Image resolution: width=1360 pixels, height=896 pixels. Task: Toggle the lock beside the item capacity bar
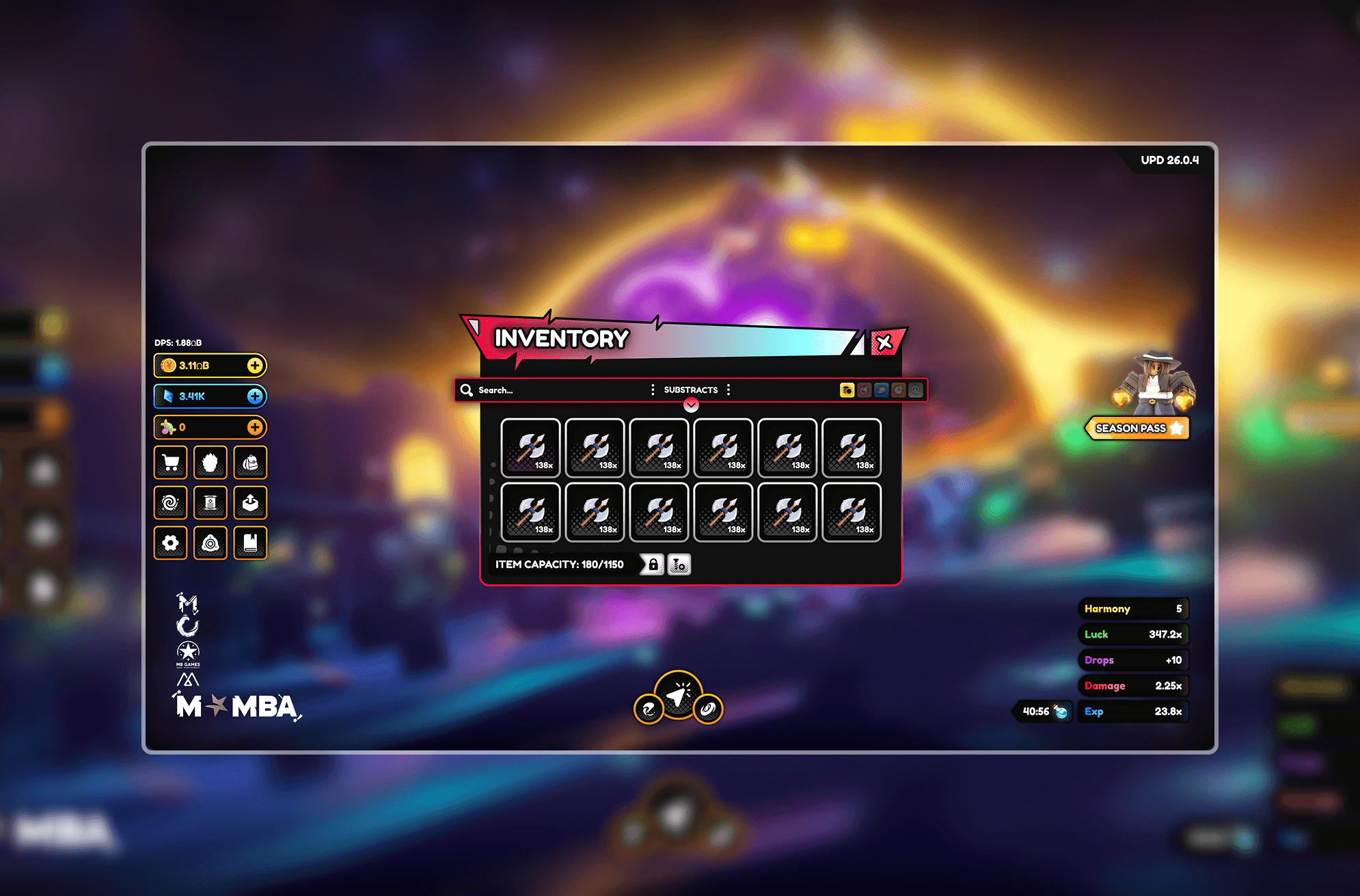653,564
